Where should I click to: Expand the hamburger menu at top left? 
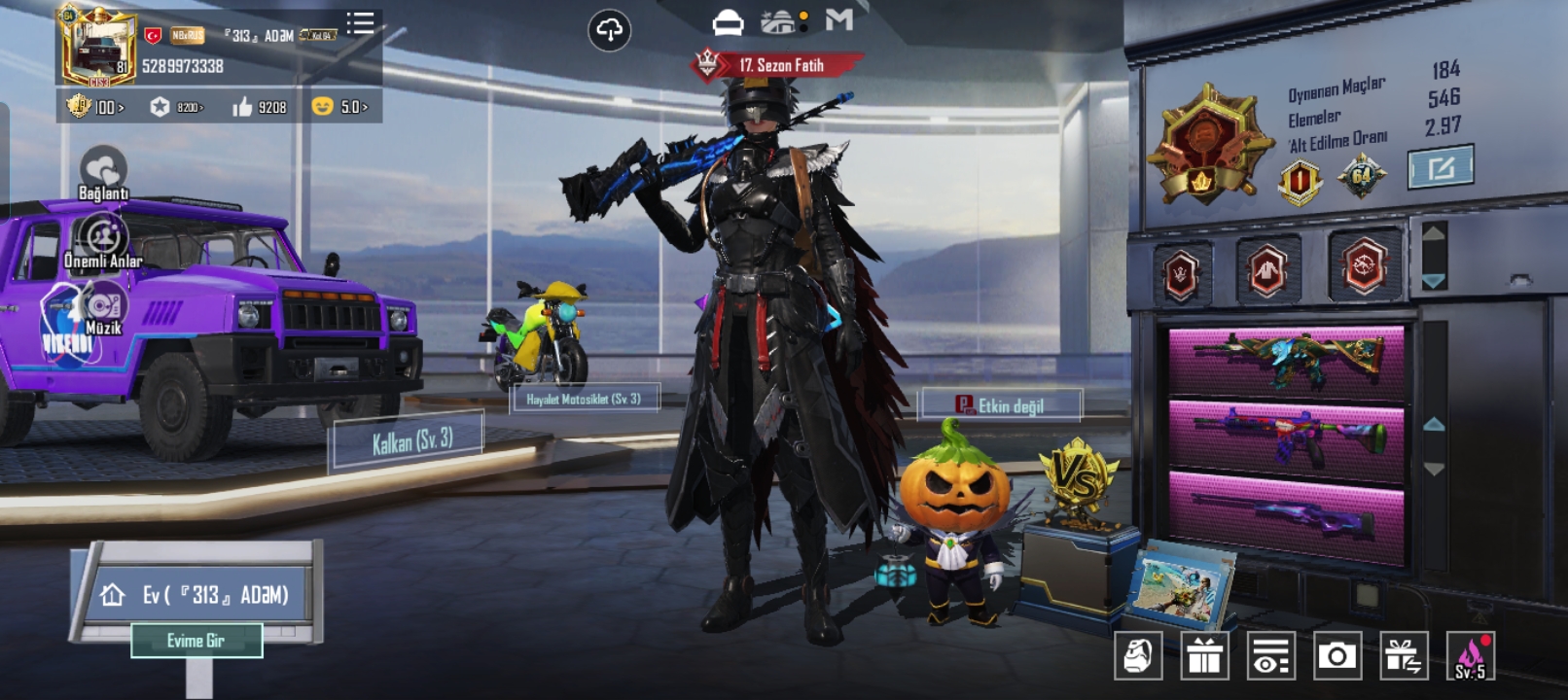pyautogui.click(x=359, y=23)
